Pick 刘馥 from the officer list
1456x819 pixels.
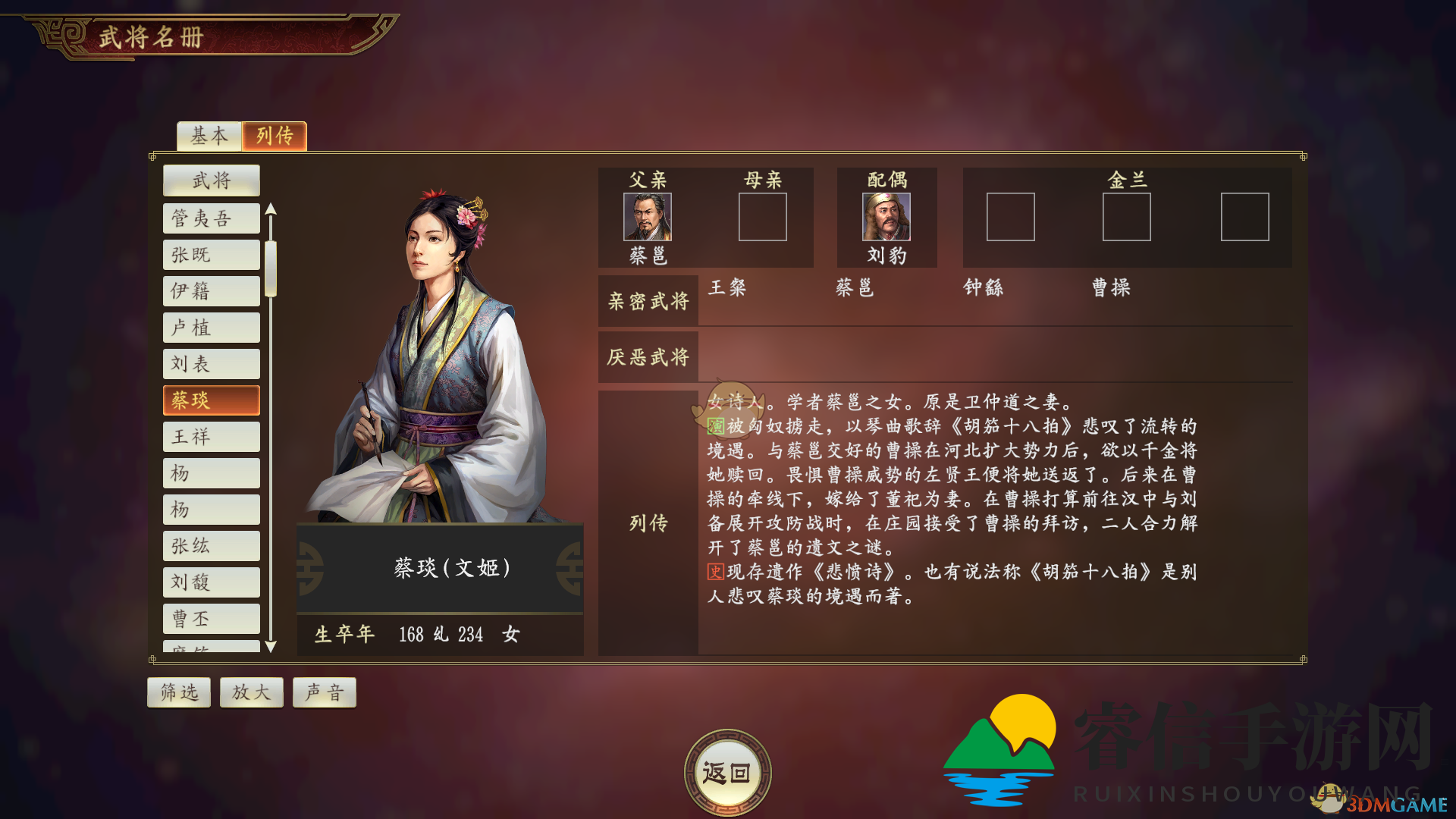pyautogui.click(x=212, y=582)
